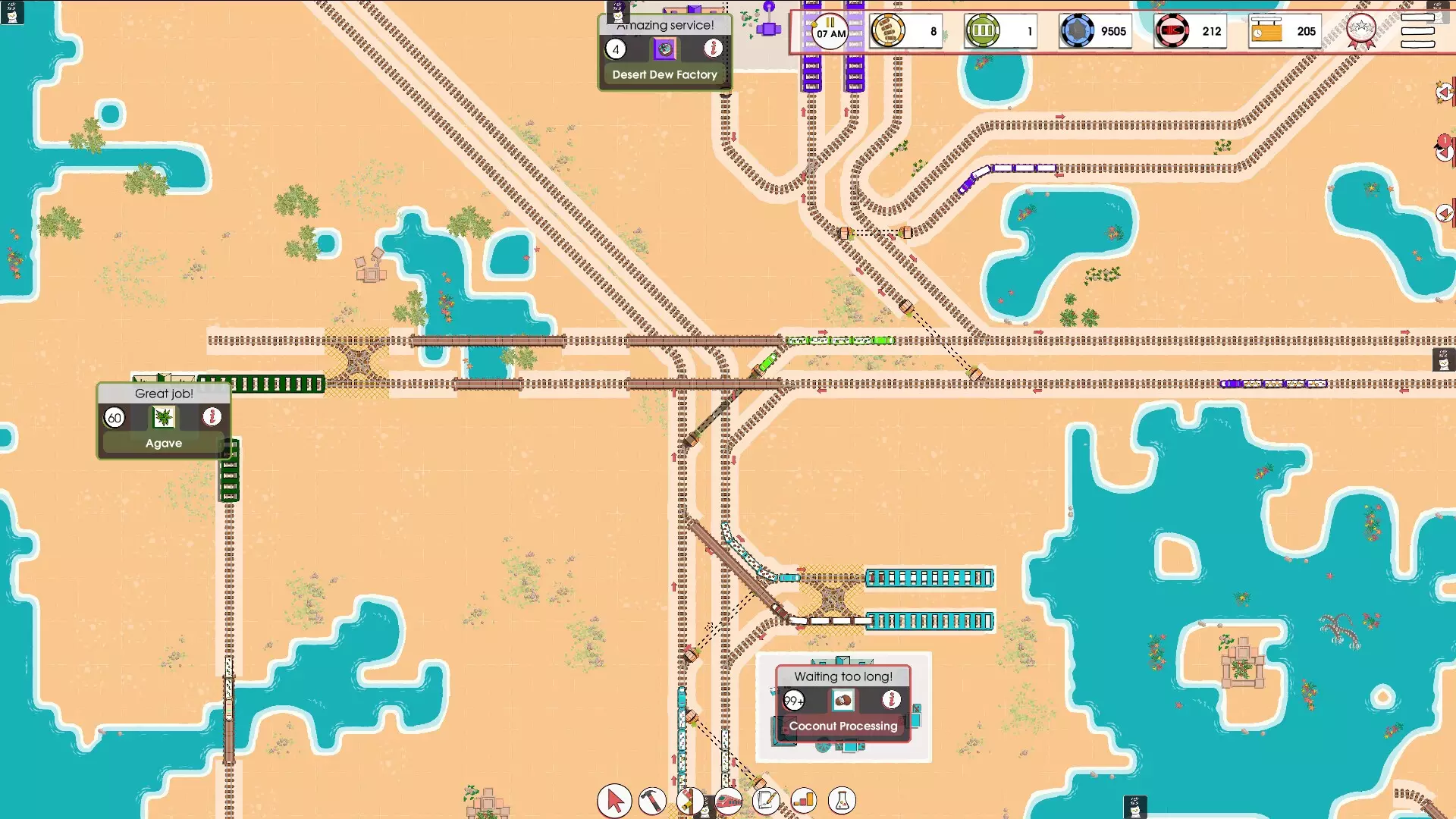The image size is (1456, 819).
Task: Click the cargo scale counter showing 205
Action: pyautogui.click(x=1284, y=31)
